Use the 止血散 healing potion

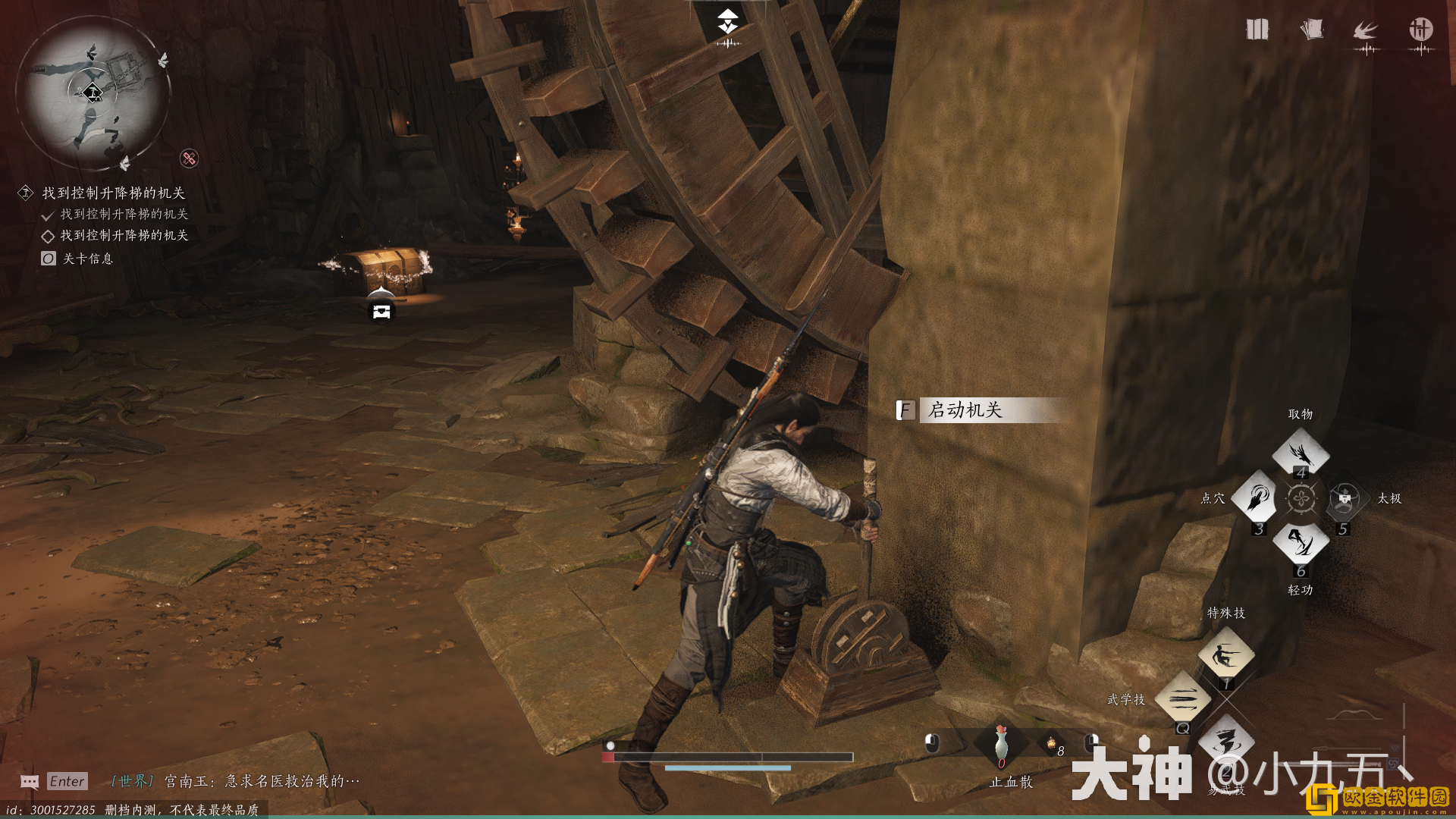click(1001, 743)
